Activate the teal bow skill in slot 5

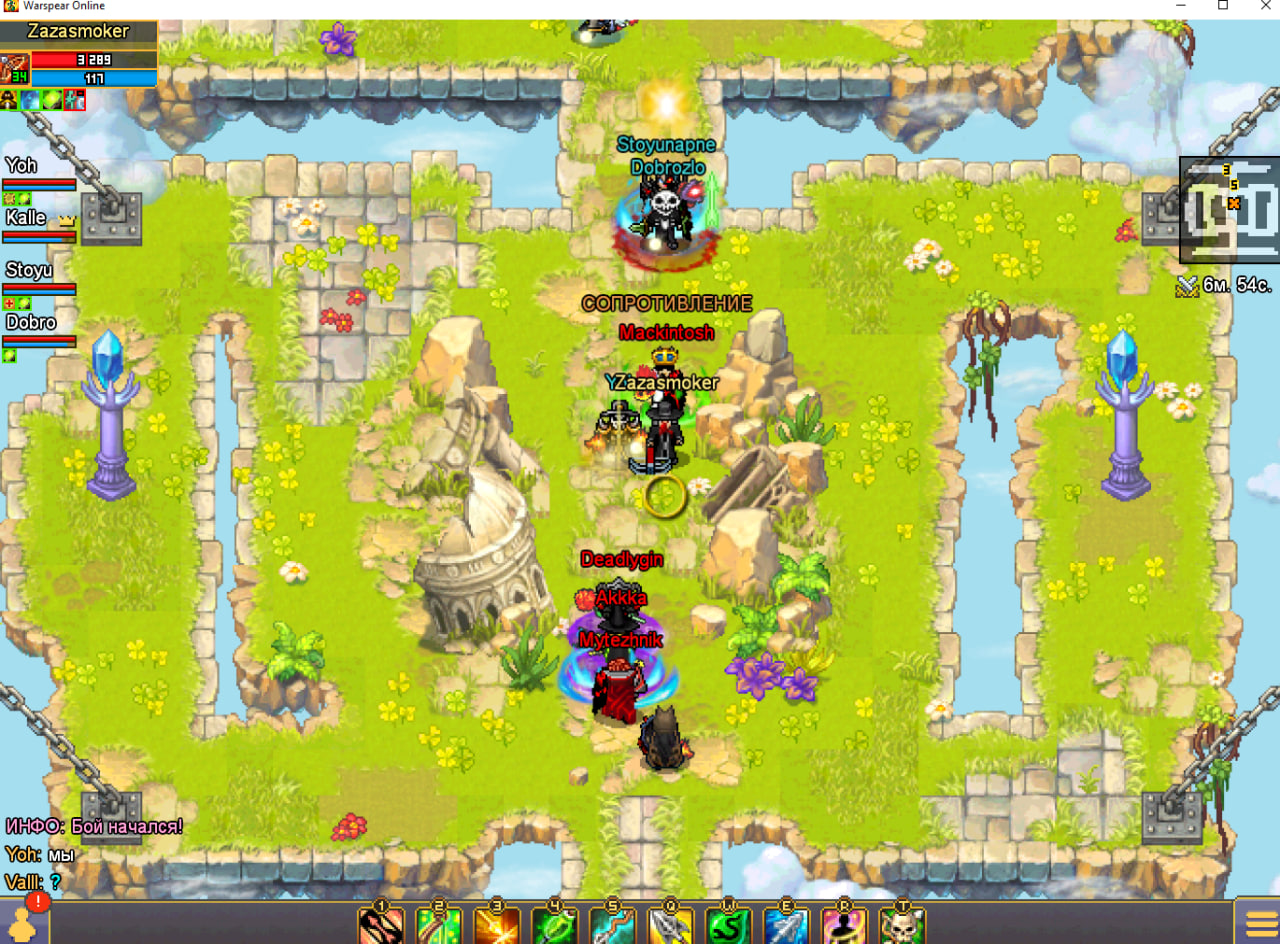613,926
